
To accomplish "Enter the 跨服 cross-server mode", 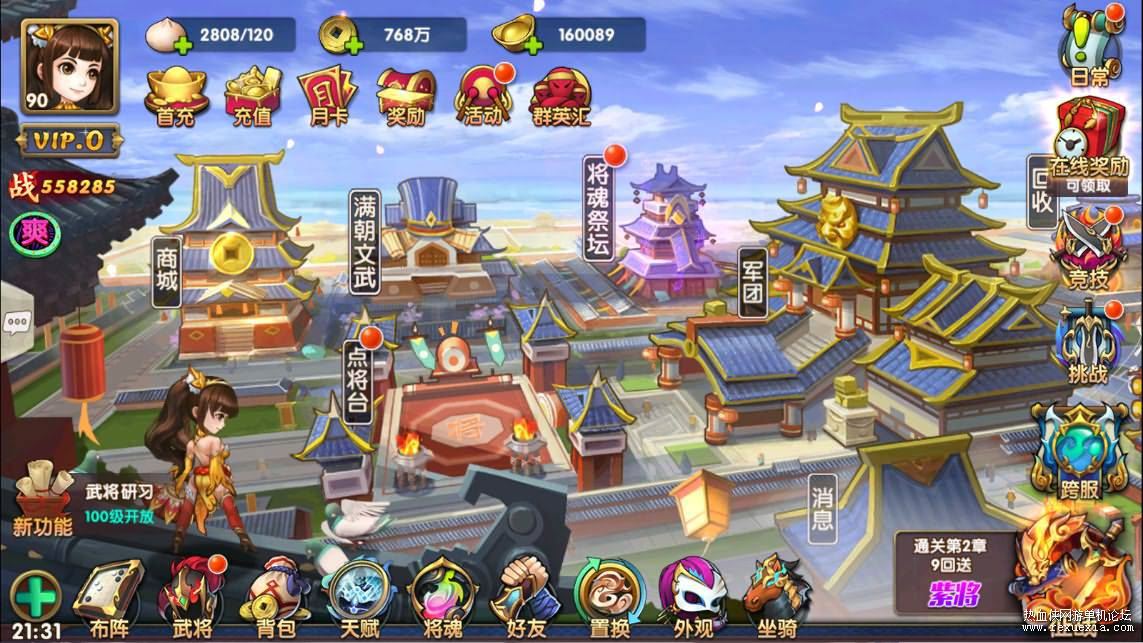I will click(1081, 450).
